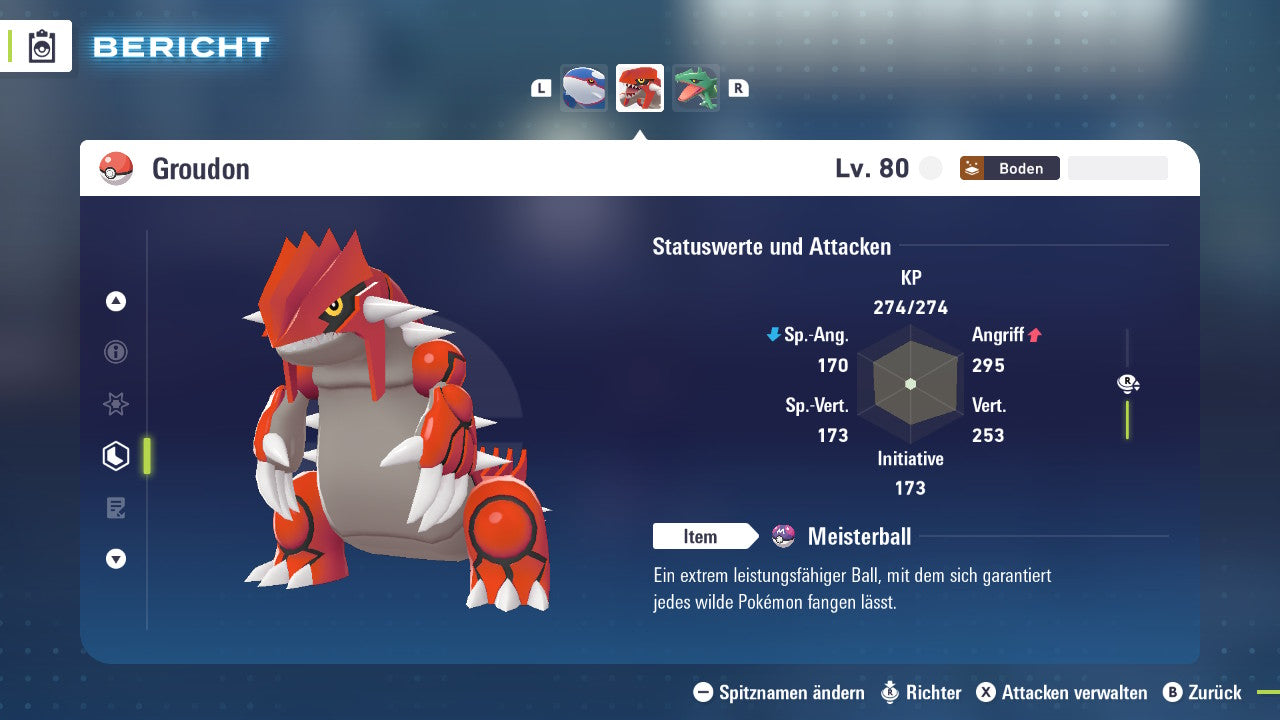Open the Statuswerte und Attacken section header
This screenshot has width=1280, height=720.
pyautogui.click(x=770, y=246)
